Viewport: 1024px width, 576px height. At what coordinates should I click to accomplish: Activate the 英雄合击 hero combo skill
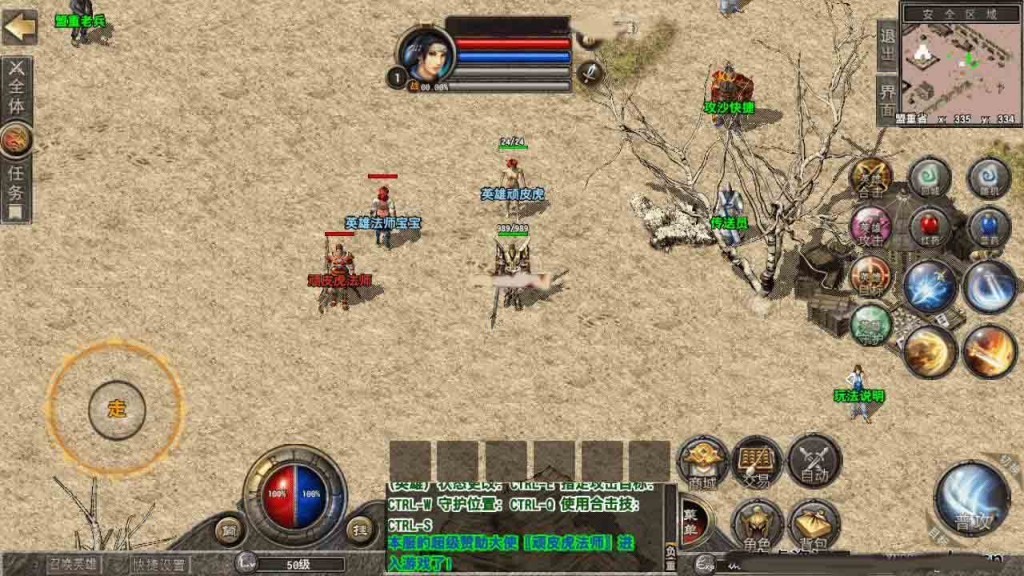pos(871,178)
